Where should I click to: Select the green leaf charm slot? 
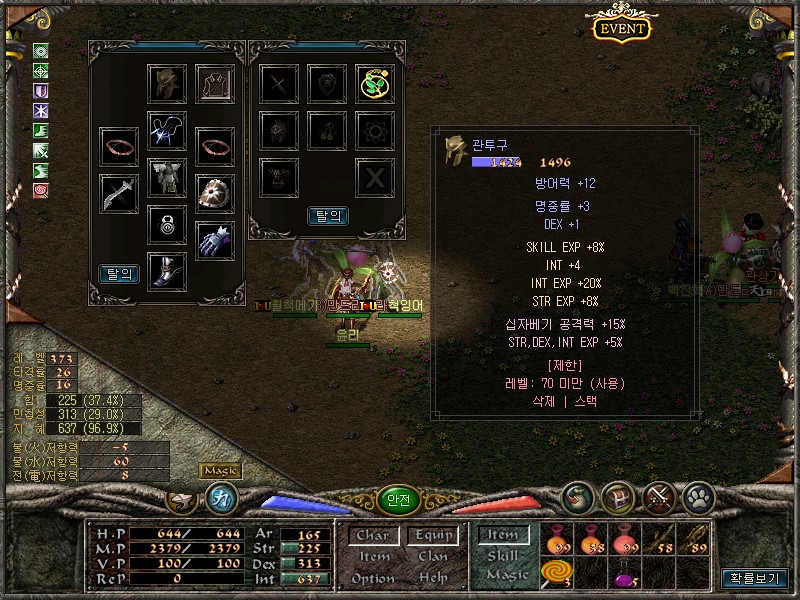[375, 84]
